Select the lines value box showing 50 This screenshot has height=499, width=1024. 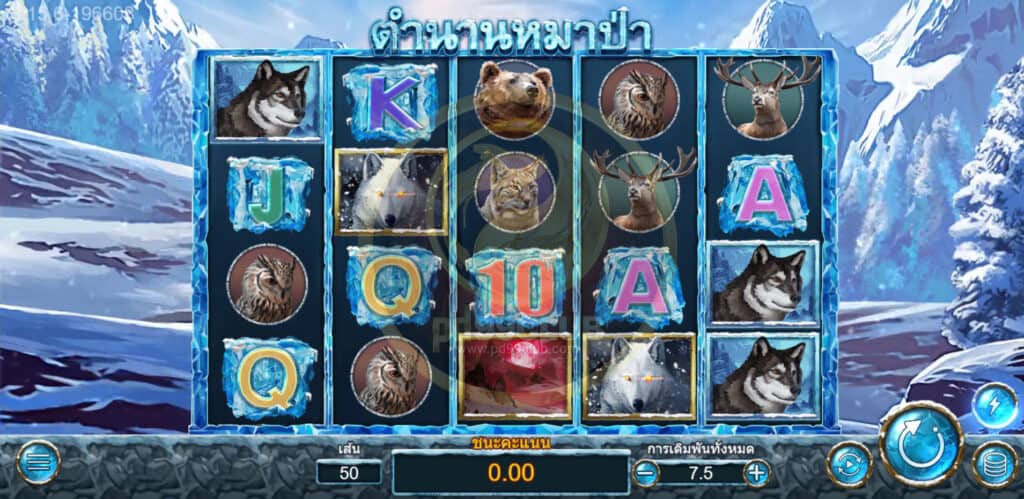(349, 473)
